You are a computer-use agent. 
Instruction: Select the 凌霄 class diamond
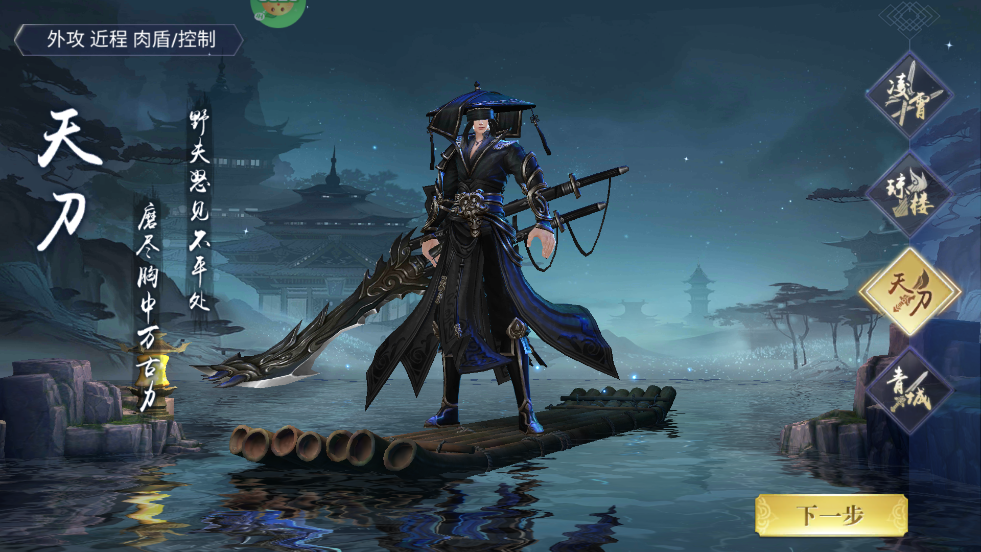[x=908, y=97]
